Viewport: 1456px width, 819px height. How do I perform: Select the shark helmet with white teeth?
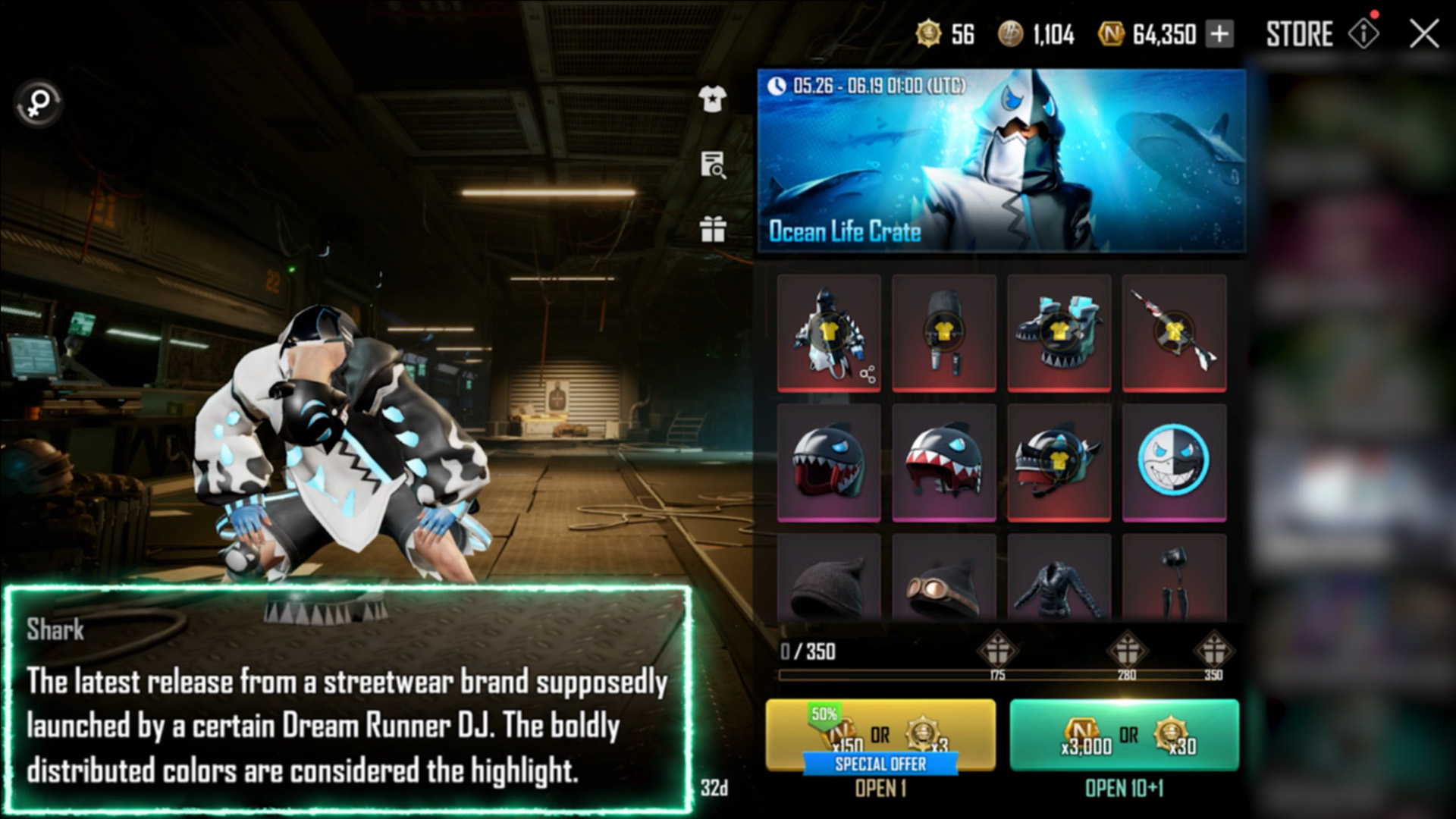coord(943,462)
